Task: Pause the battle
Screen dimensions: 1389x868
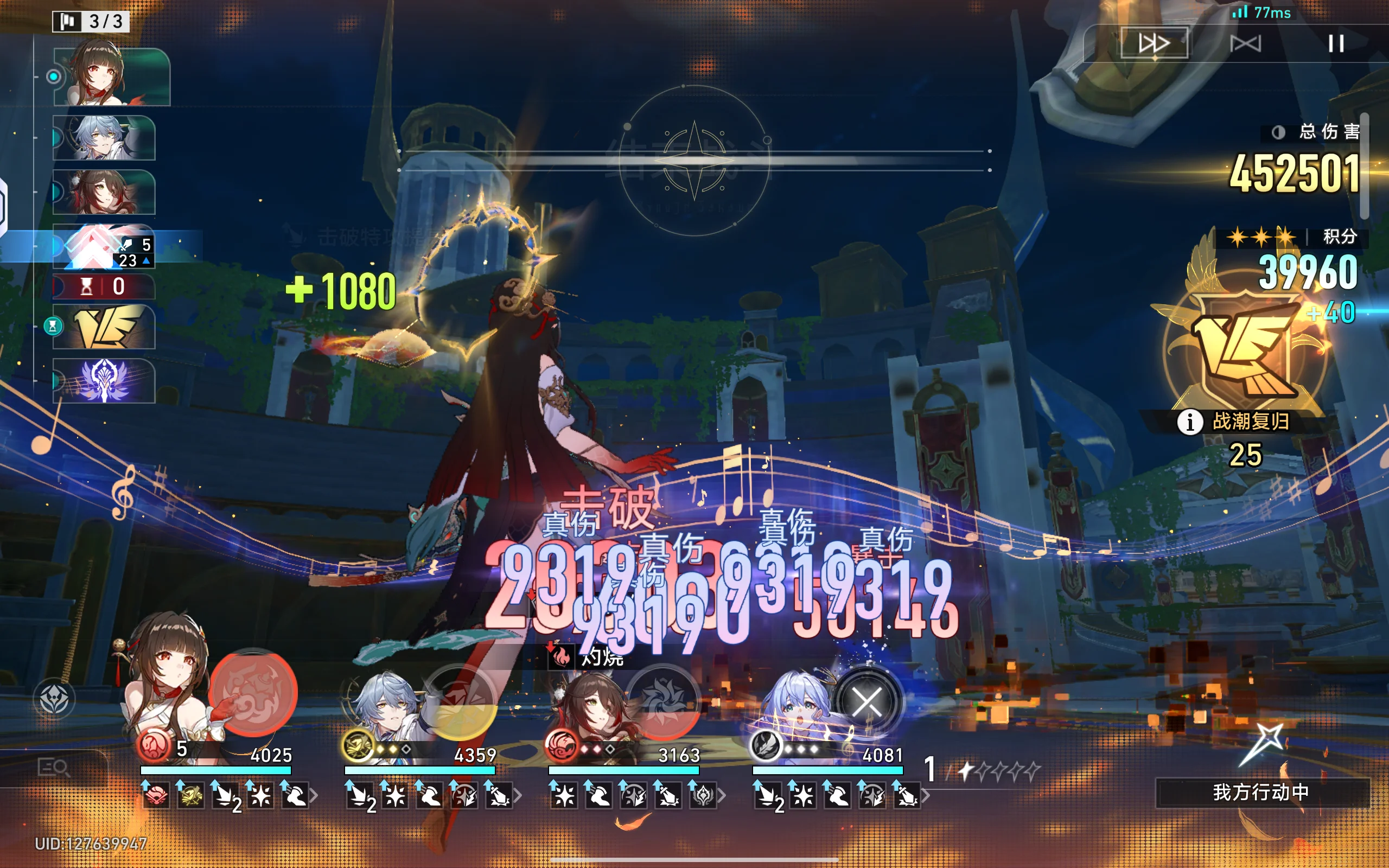Action: [x=1336, y=43]
